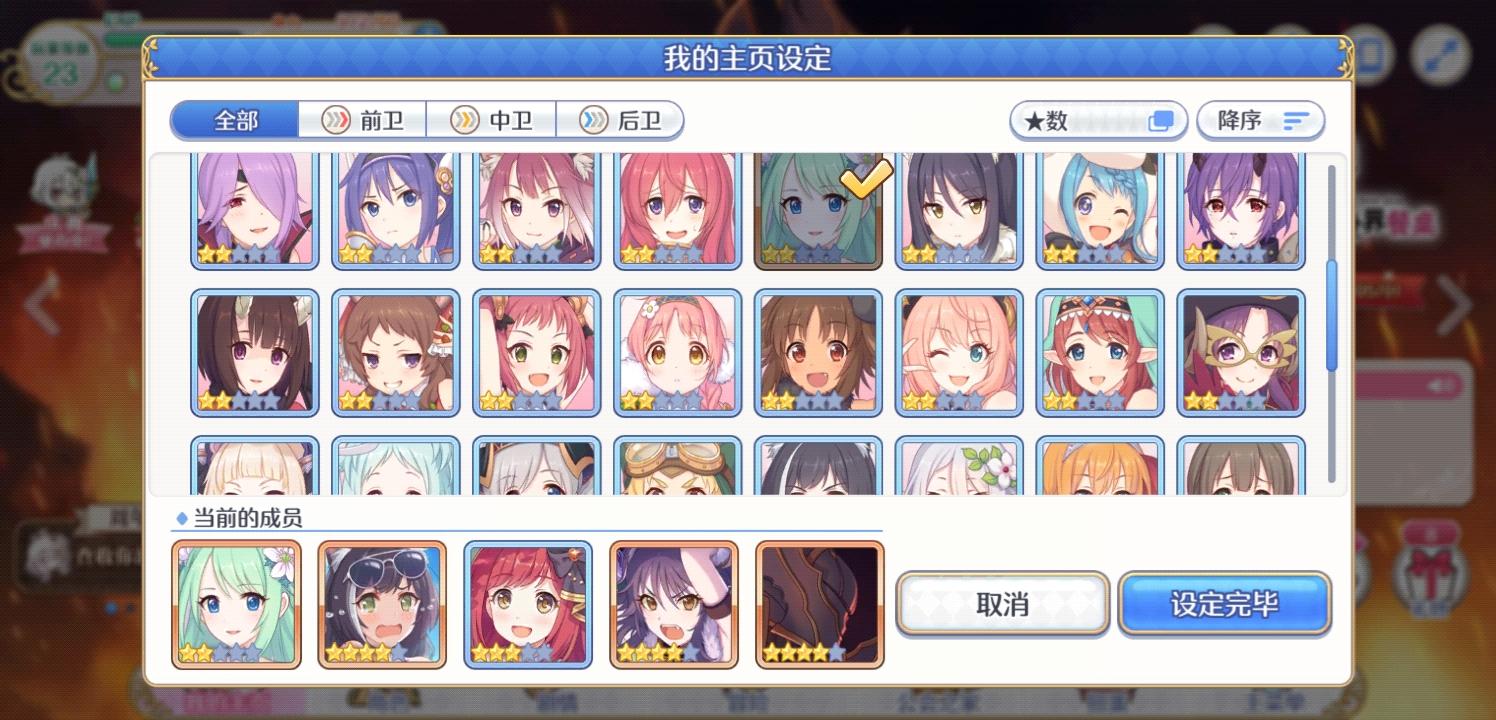
Task: Select the dark-skinned brown-haired character portrait
Action: [x=818, y=352]
